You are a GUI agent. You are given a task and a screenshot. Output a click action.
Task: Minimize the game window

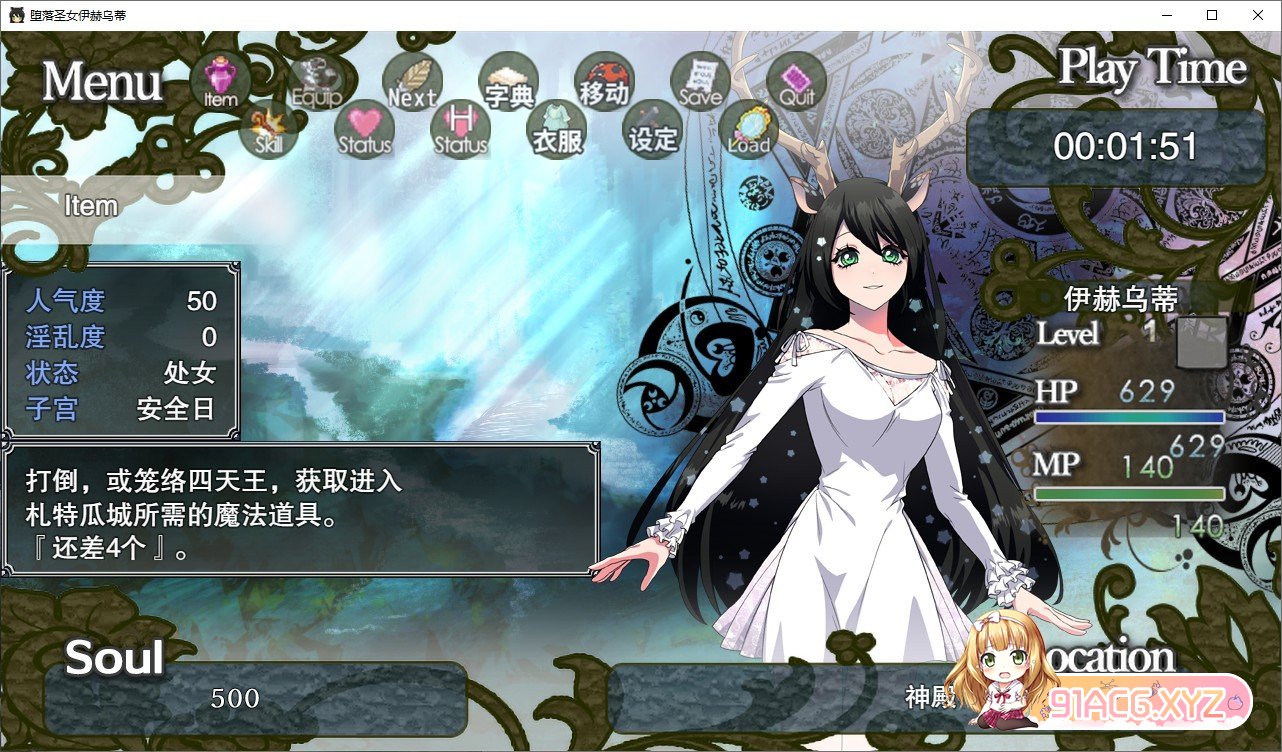(1166, 15)
